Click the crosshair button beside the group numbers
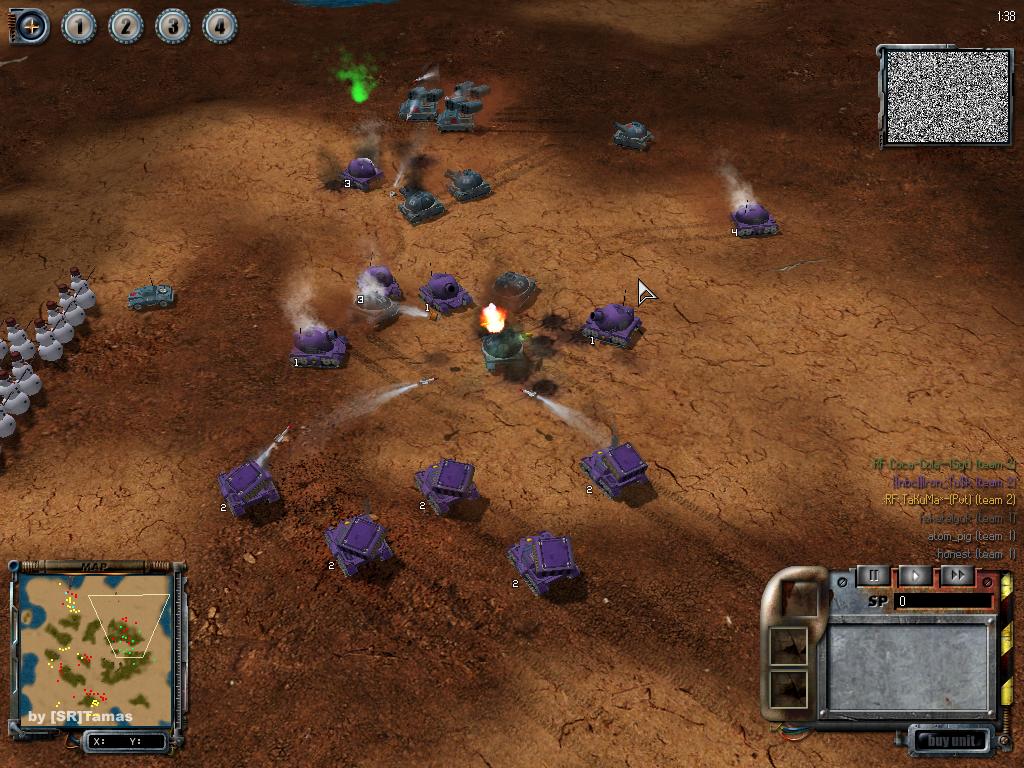The image size is (1024, 768). [31, 27]
